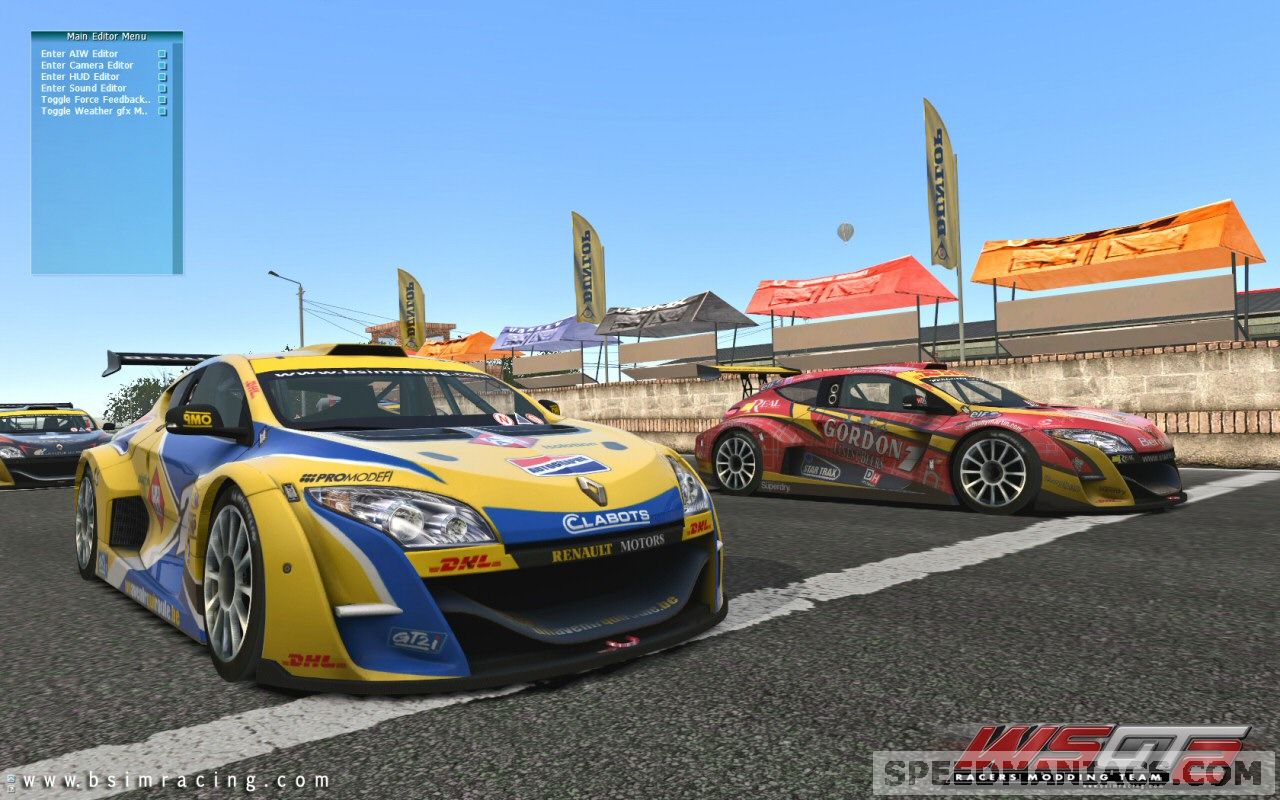Open the Camera Editor entry

tap(87, 65)
